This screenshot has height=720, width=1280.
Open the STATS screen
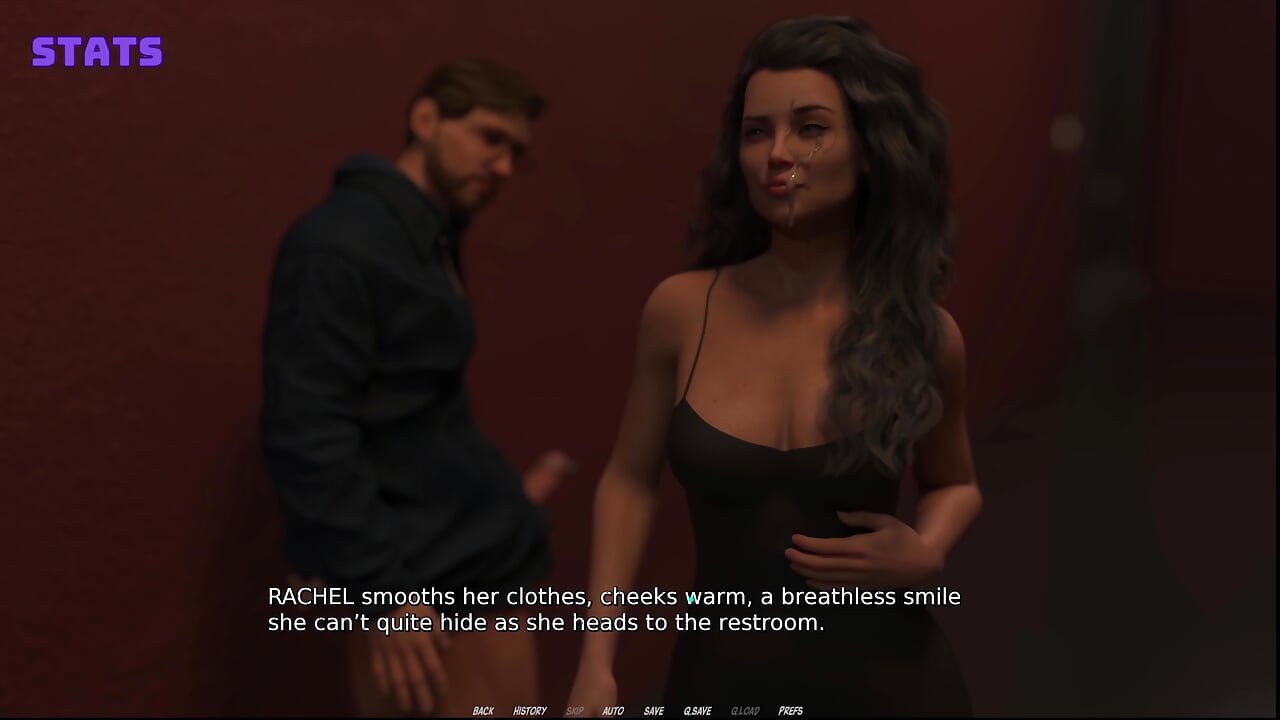pos(97,52)
